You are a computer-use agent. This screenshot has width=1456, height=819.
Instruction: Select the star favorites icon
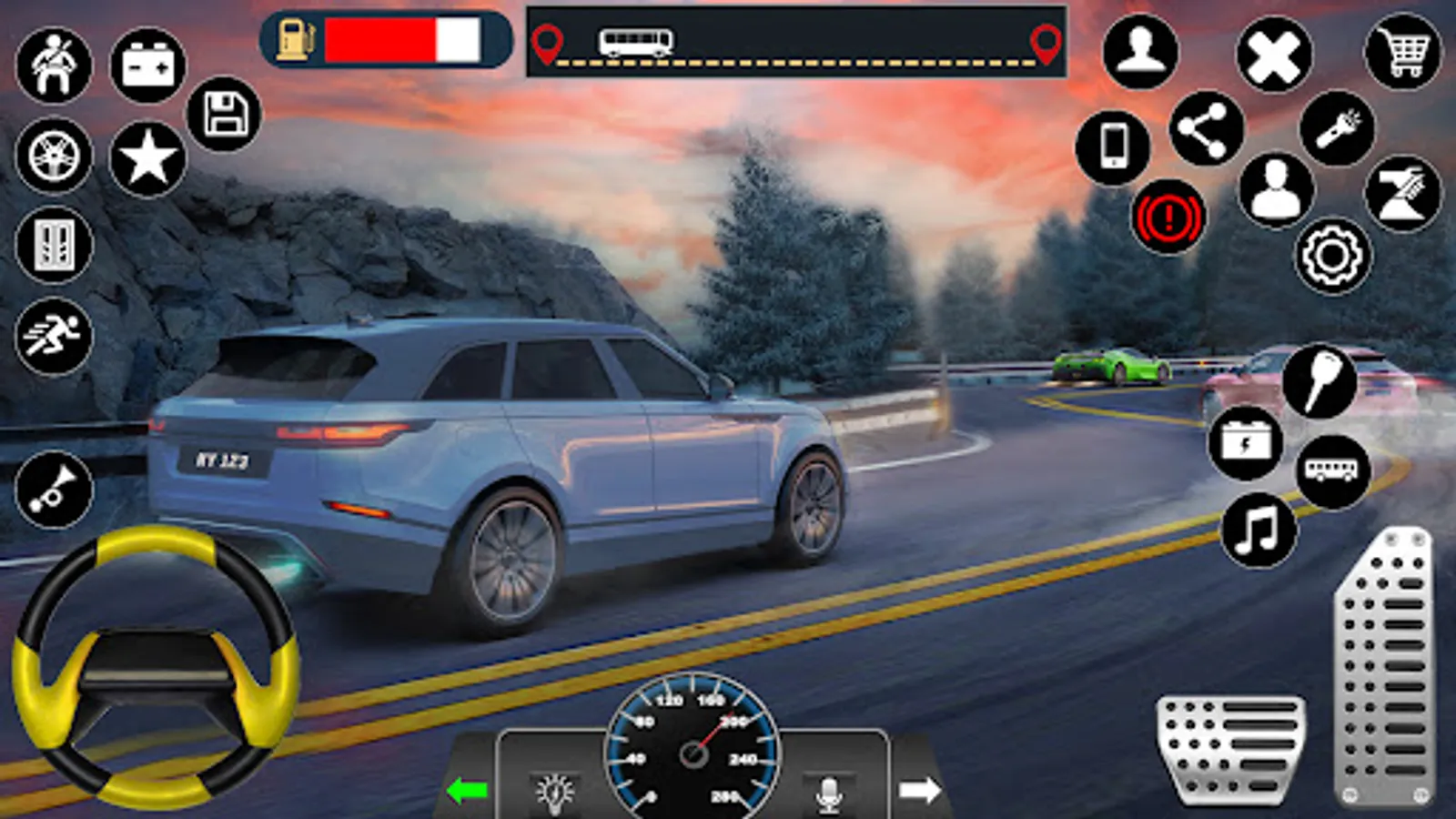pos(148,158)
